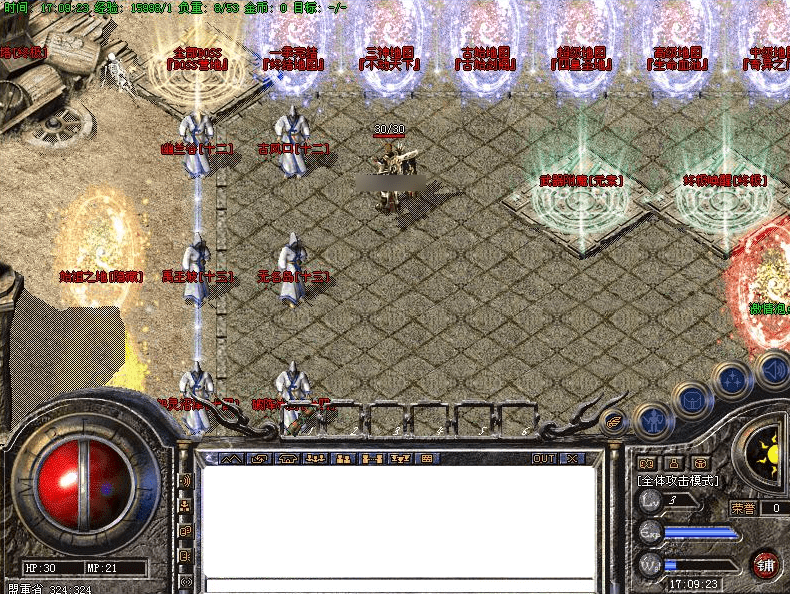Click the grid icon in chat toolbar
This screenshot has height=594, width=790.
coord(427,459)
